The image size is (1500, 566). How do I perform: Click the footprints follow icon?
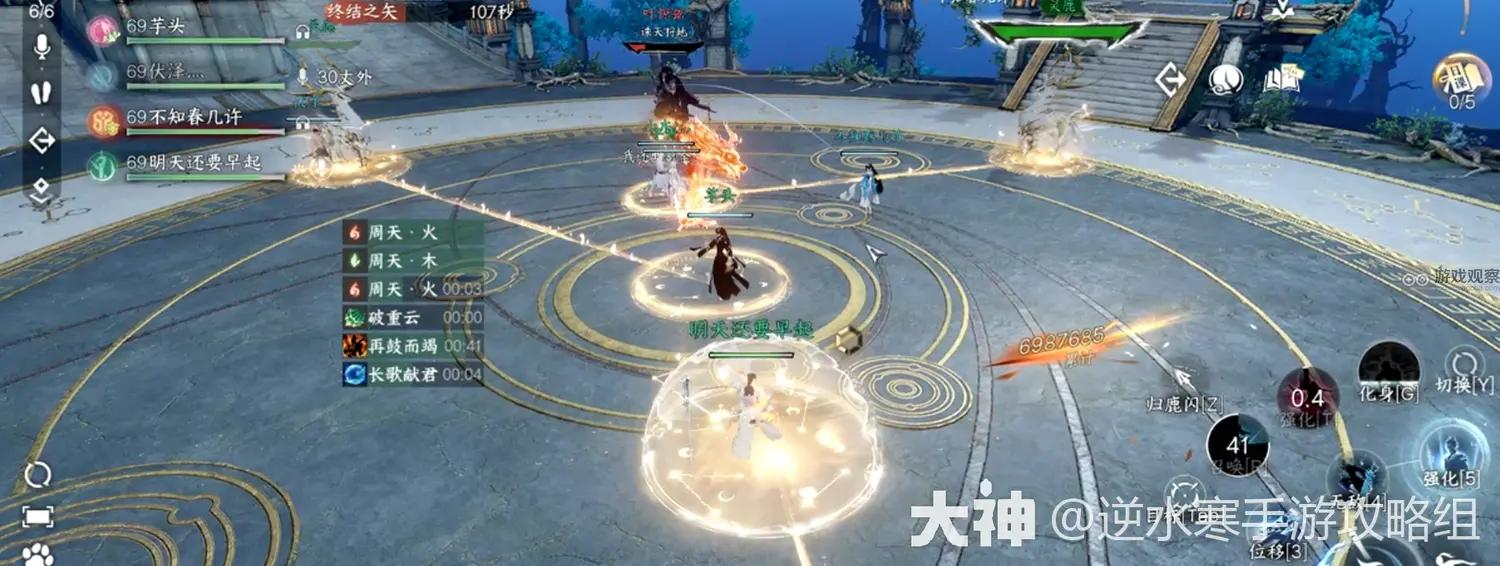click(42, 93)
